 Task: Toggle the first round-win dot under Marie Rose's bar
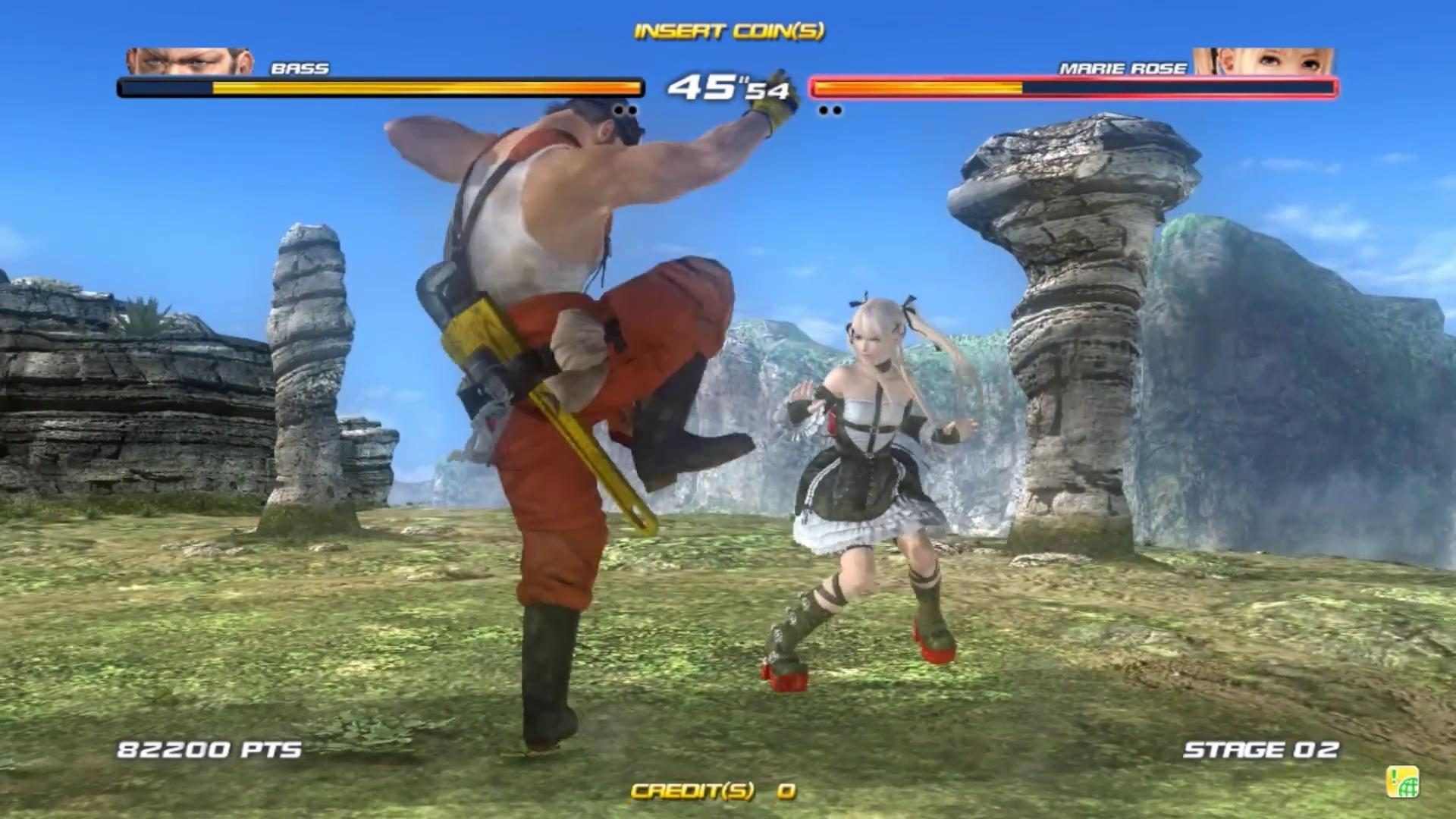pos(823,110)
